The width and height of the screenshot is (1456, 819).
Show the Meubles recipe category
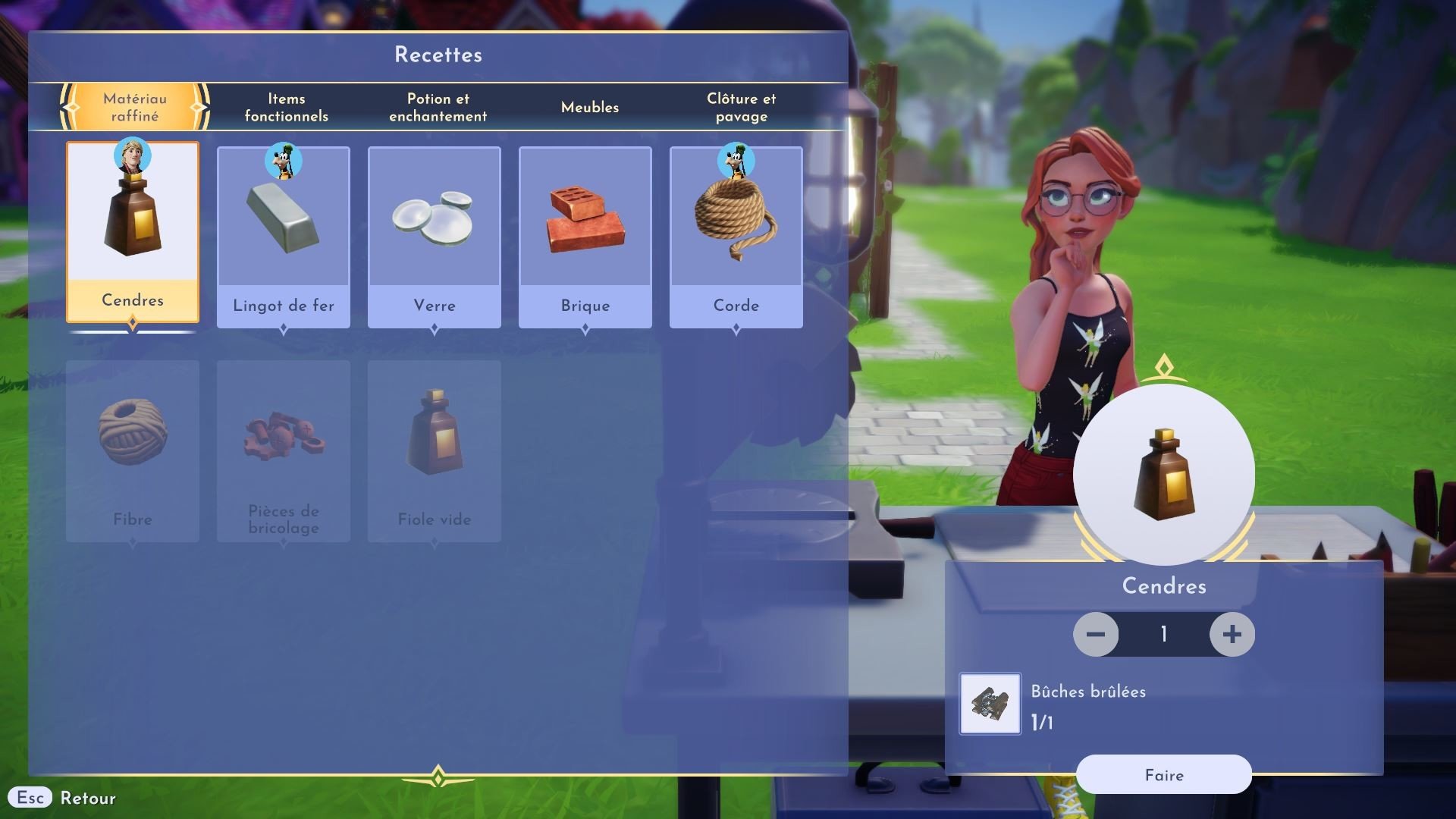pos(589,107)
